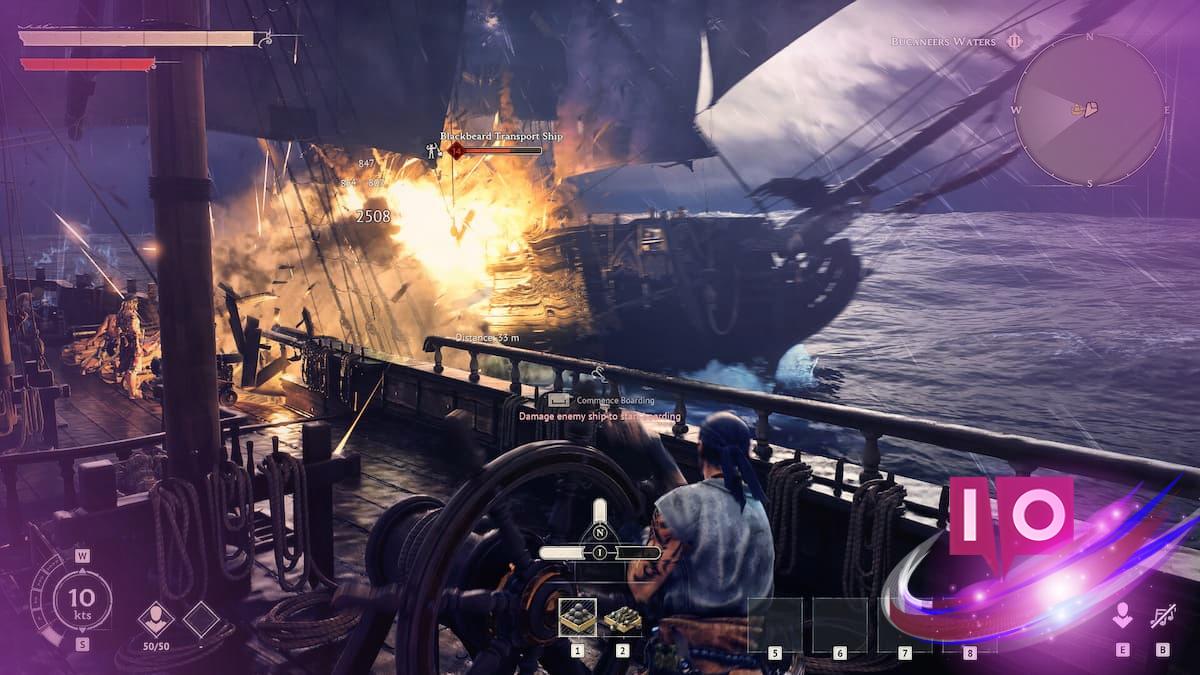The width and height of the screenshot is (1200, 675).
Task: Click the 10 kts speed dial
Action: [82, 600]
